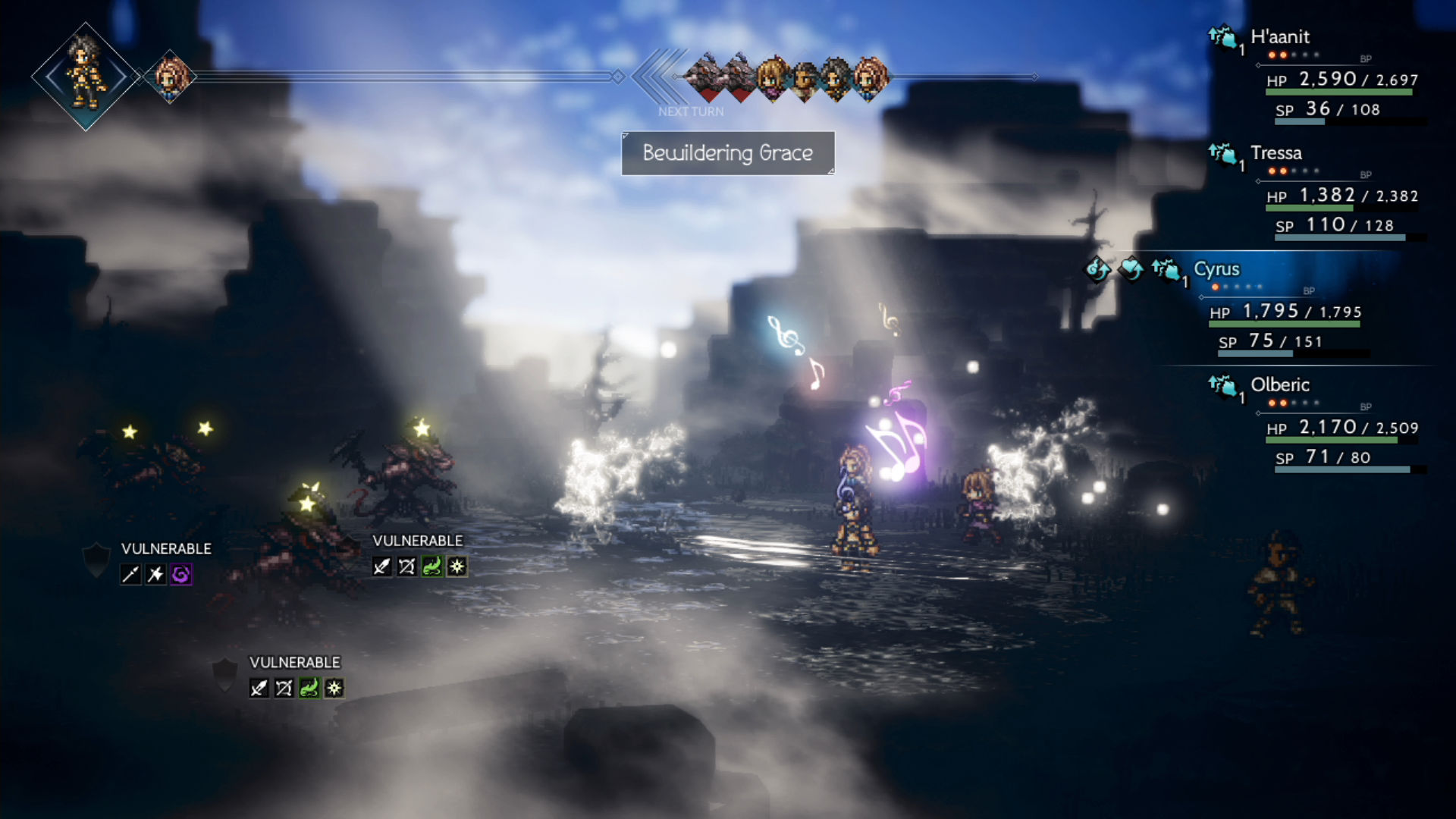
Task: Select the bow weakness icon on middle enemy
Action: click(406, 567)
